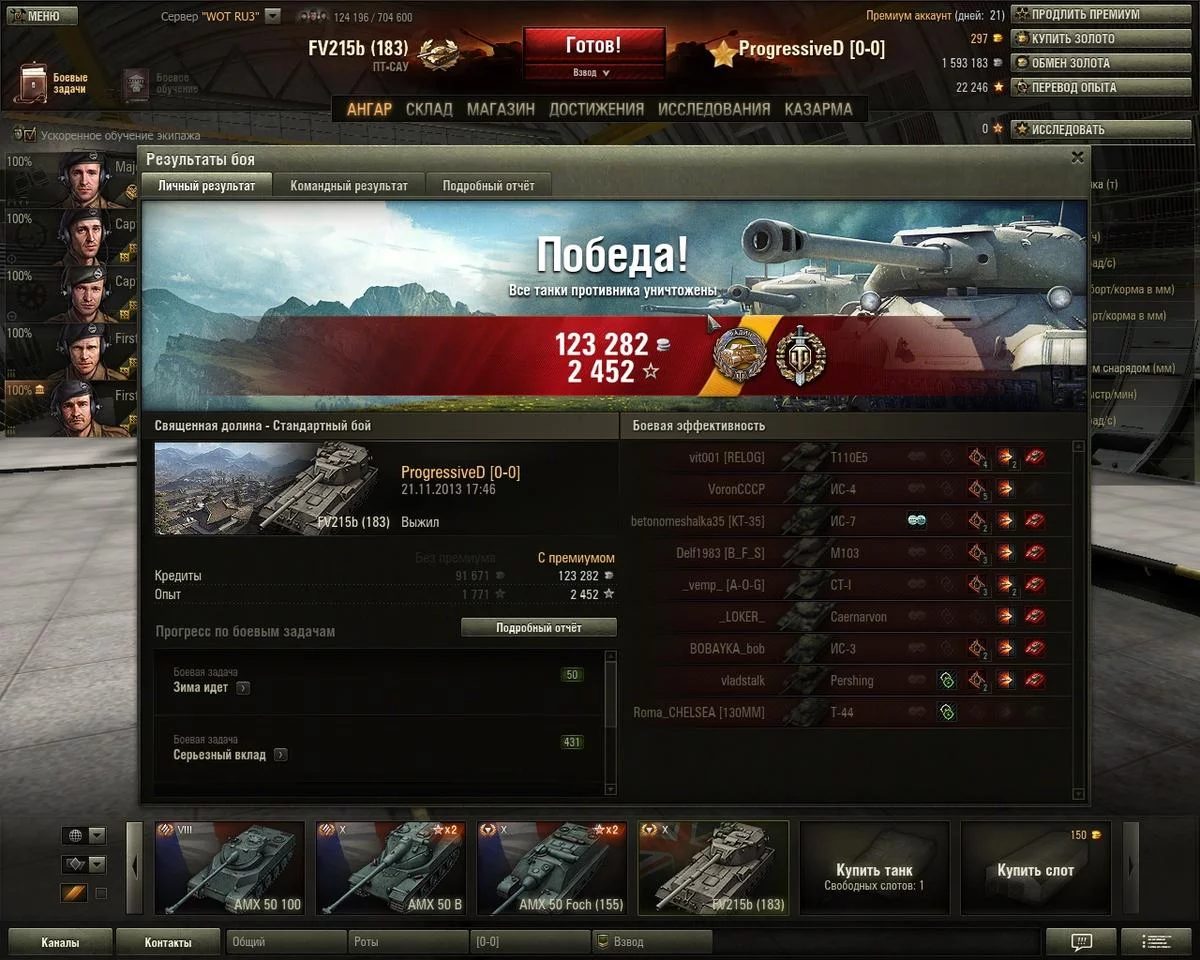This screenshot has height=960, width=1200.
Task: Close the battle results window
Action: 1077,157
